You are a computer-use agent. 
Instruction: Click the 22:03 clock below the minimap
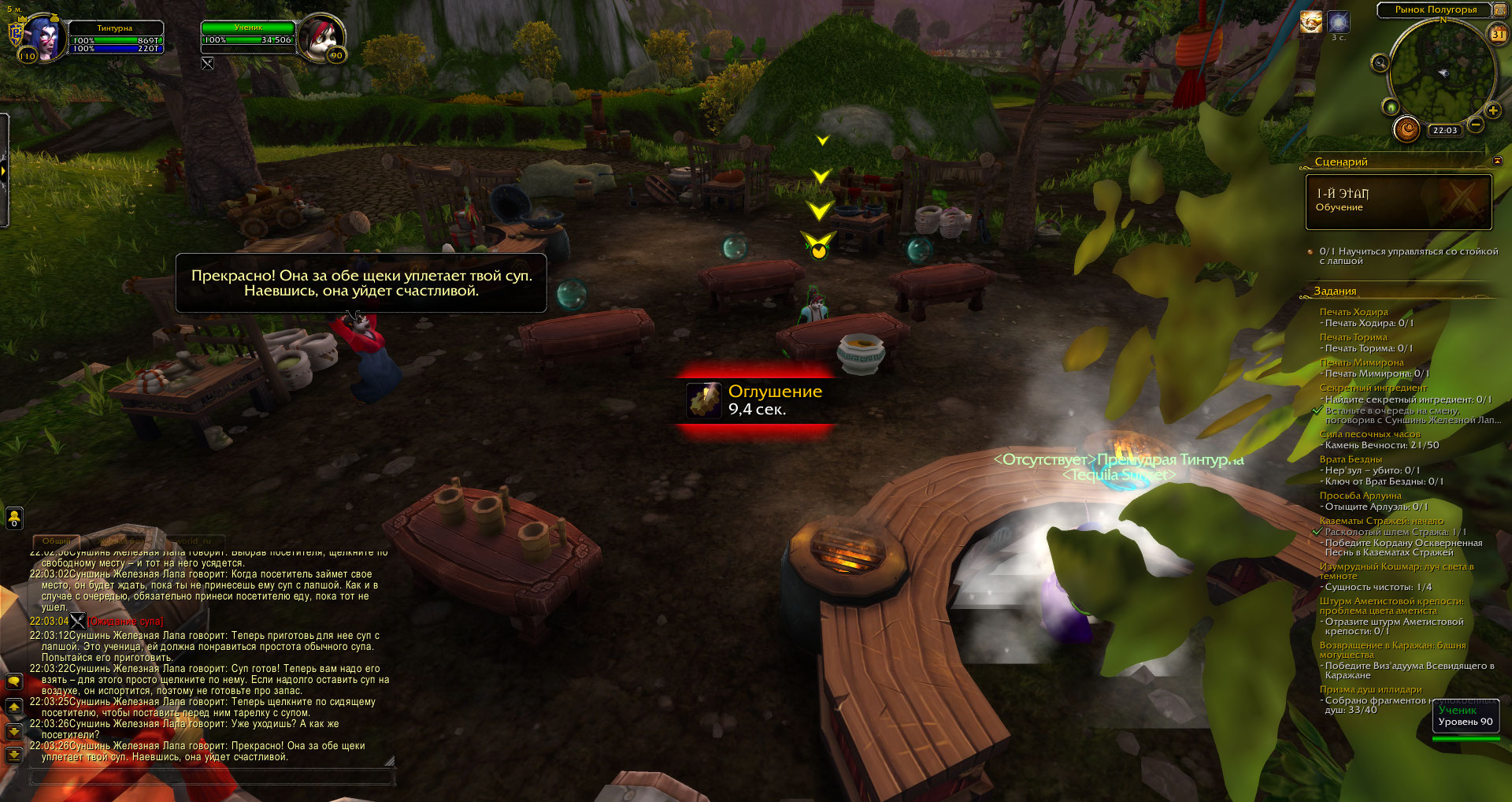point(1445,131)
